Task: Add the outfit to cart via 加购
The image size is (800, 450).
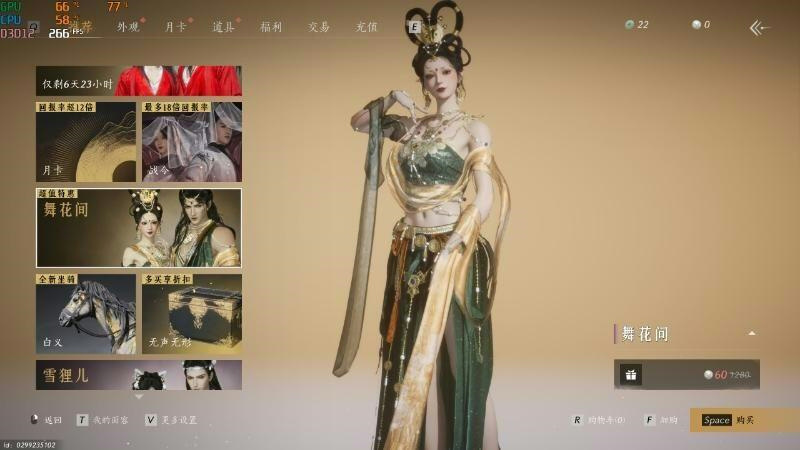Action: (x=661, y=420)
